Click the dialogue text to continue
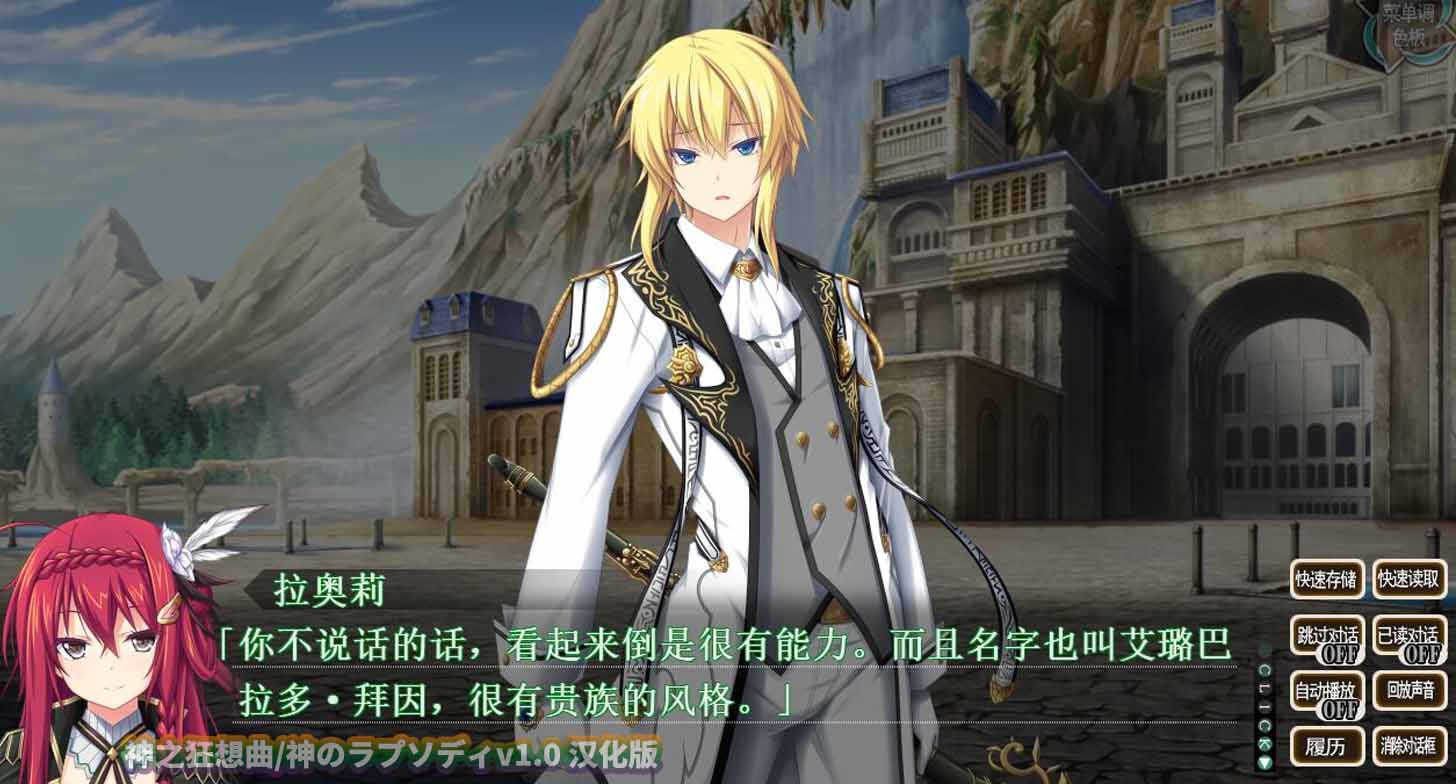The image size is (1456, 784). pyautogui.click(x=700, y=670)
